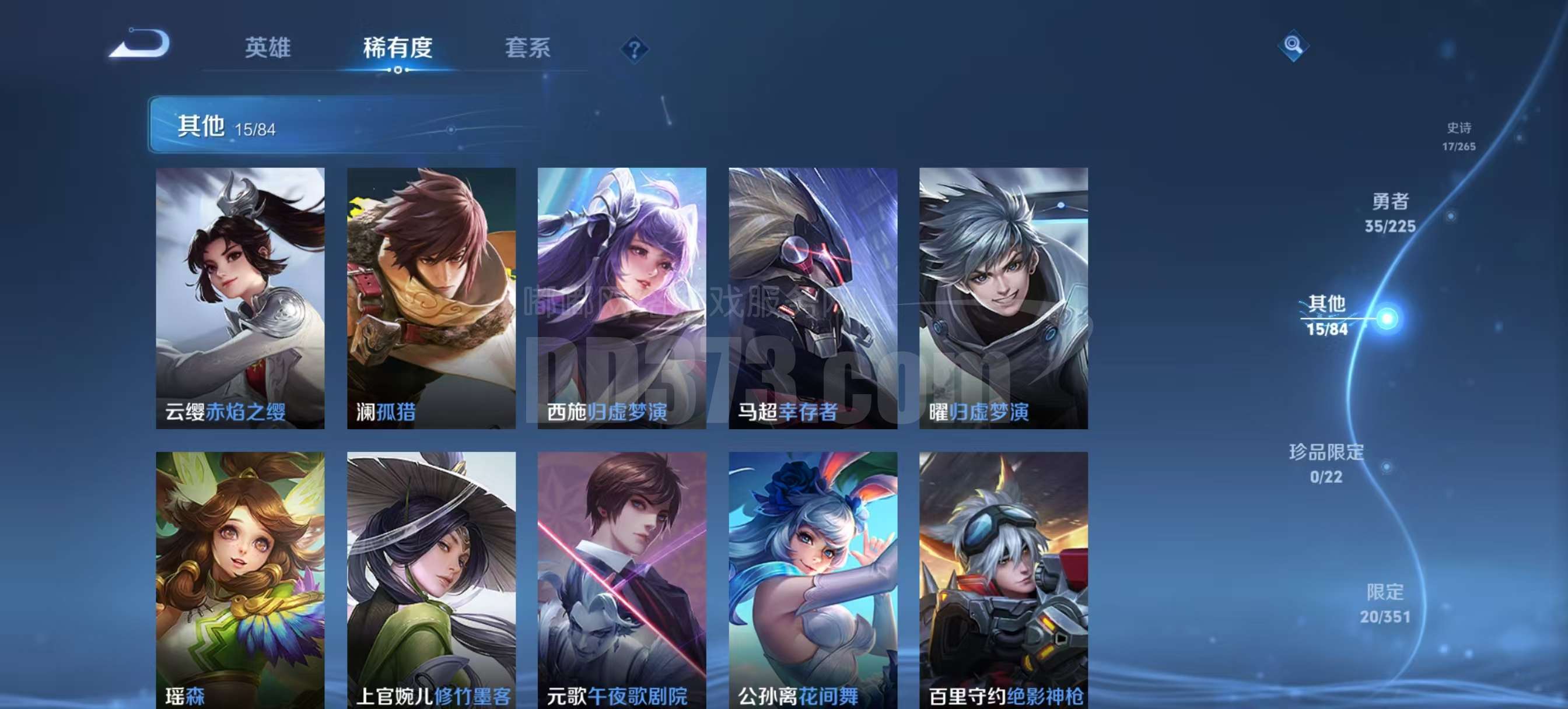Open the 马超 幸存者 skin card
This screenshot has height=709, width=1568.
[x=813, y=298]
